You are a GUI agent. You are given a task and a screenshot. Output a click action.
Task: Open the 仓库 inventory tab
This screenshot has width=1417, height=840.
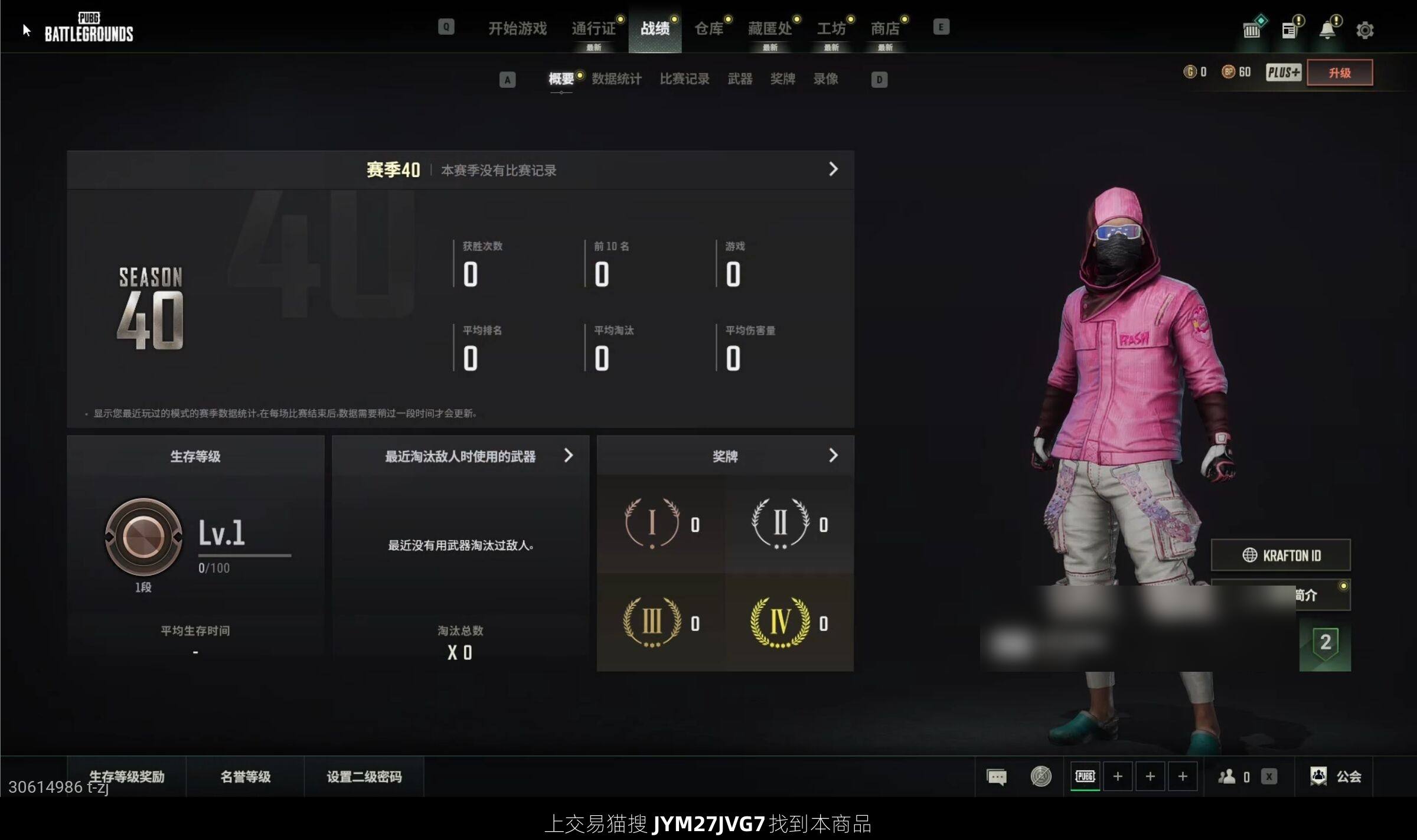(708, 28)
